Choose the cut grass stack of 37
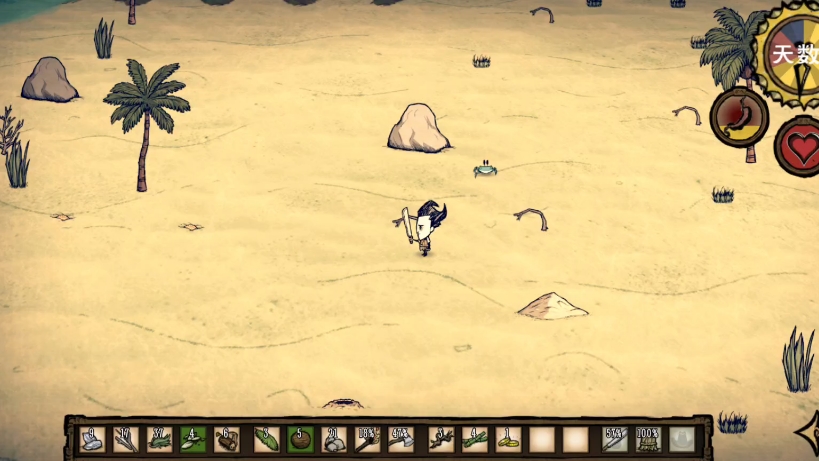The image size is (819, 461). pyautogui.click(x=159, y=439)
